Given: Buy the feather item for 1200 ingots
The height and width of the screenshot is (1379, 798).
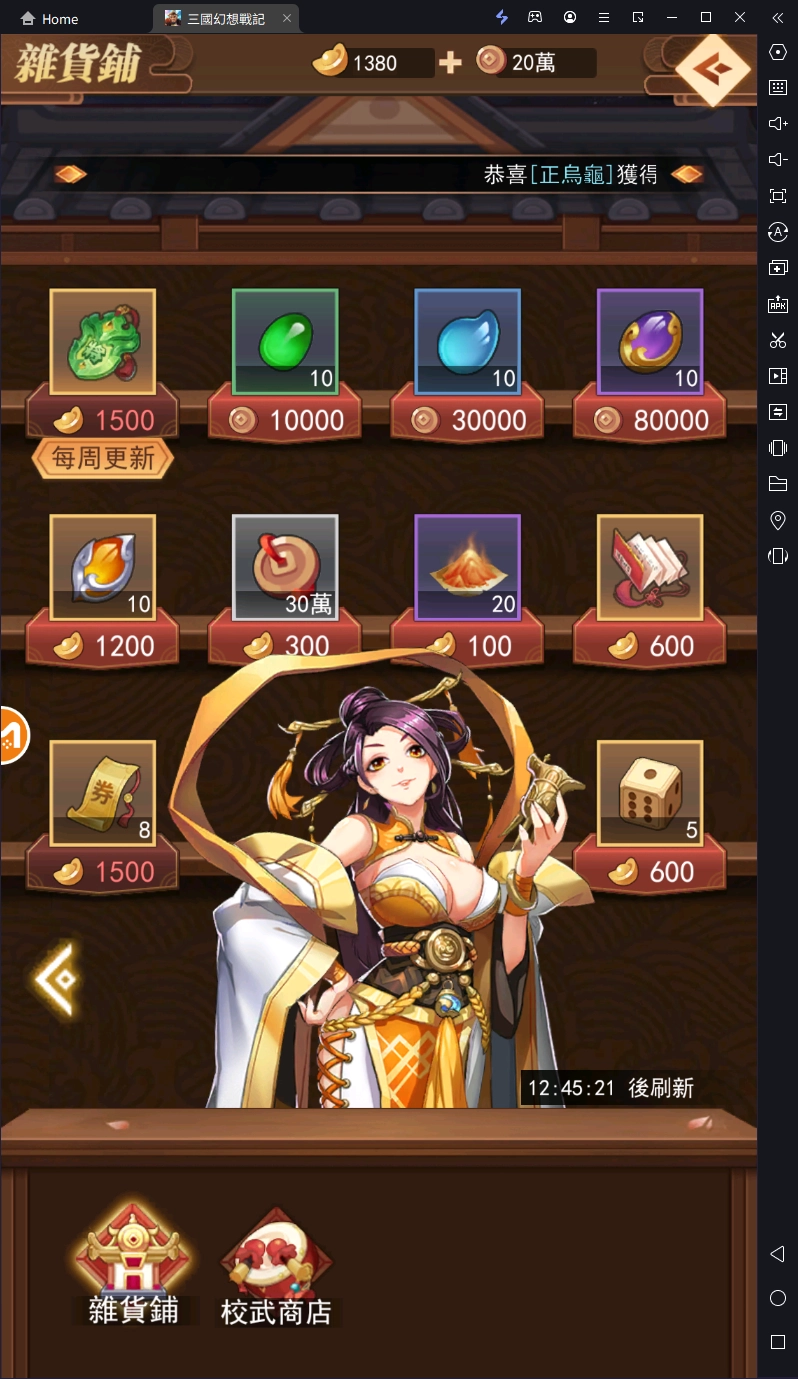Looking at the screenshot, I should (103, 567).
